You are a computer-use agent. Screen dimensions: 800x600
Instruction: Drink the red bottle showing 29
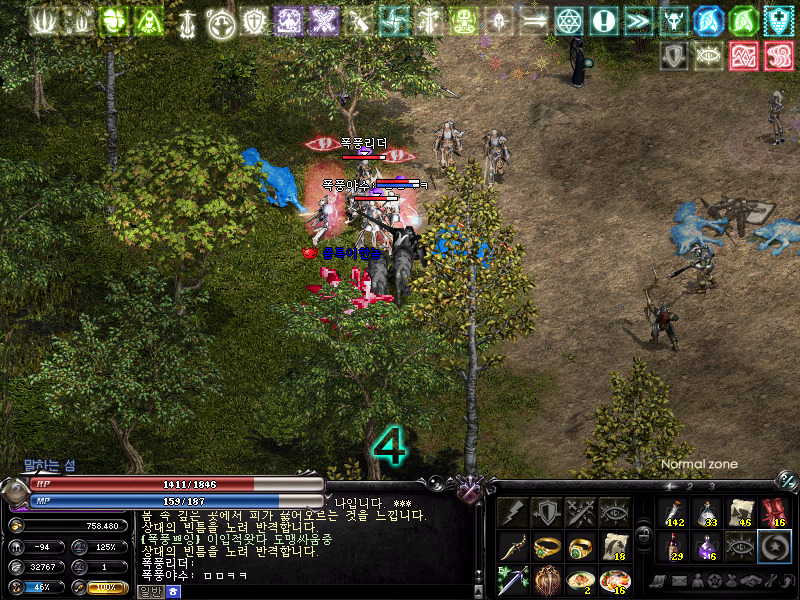[673, 547]
